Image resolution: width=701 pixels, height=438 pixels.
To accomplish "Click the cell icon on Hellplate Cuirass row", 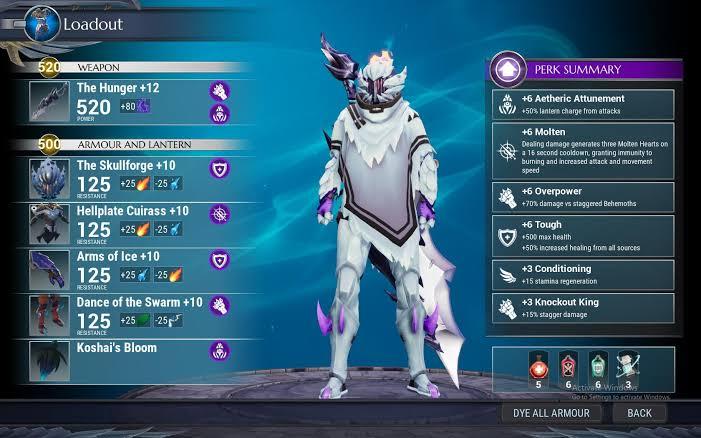I will coord(219,215).
